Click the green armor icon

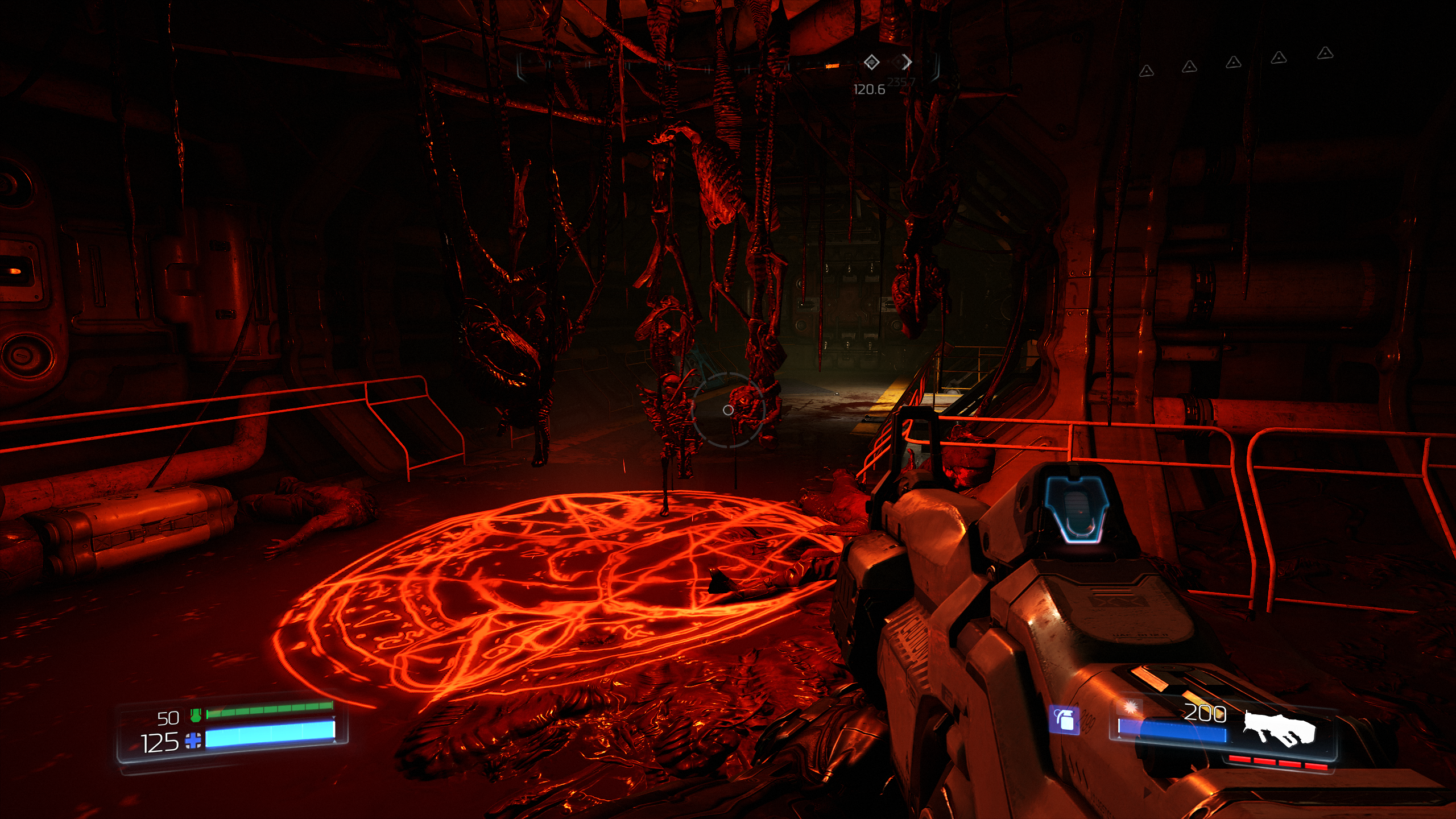click(196, 715)
